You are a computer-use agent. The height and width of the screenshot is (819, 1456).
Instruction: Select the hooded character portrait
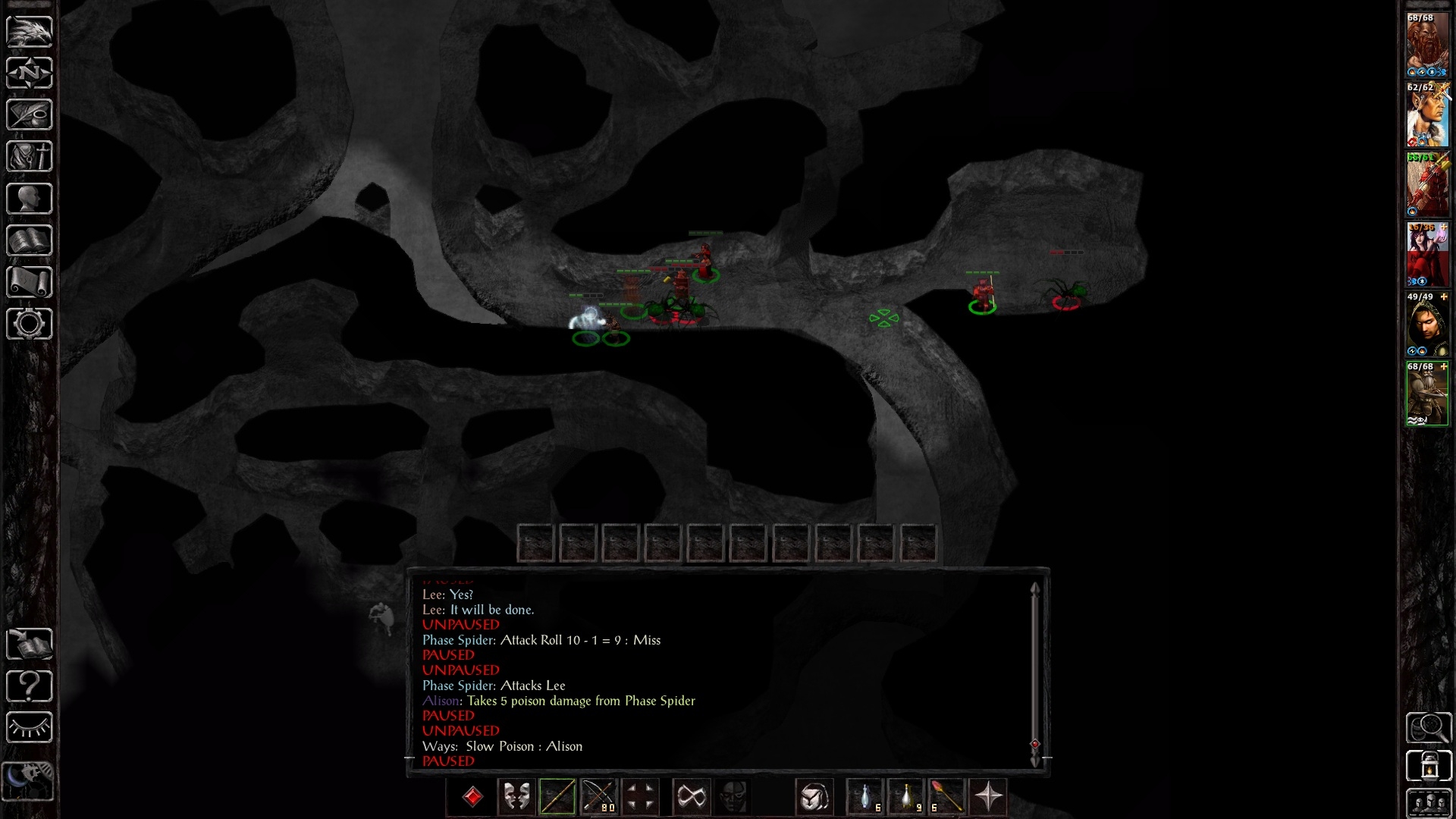tap(1427, 324)
